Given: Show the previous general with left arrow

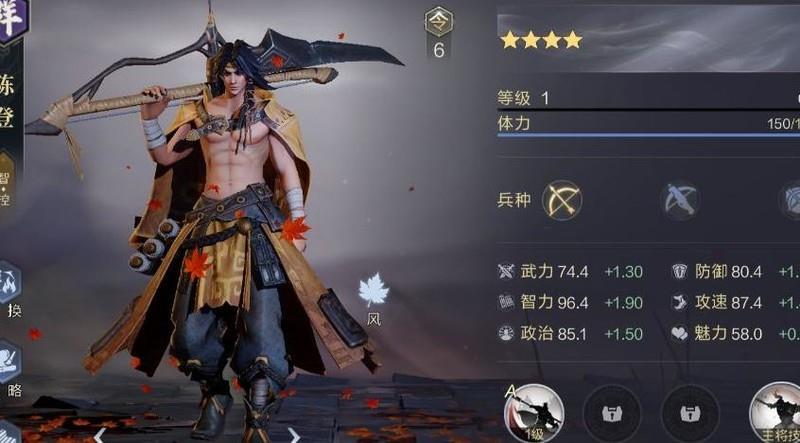Looking at the screenshot, I should pos(99,435).
